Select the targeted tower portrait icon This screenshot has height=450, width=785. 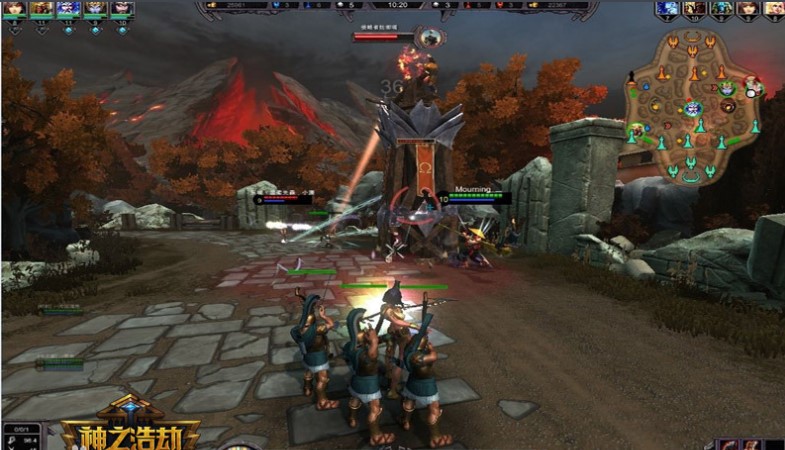coord(432,38)
